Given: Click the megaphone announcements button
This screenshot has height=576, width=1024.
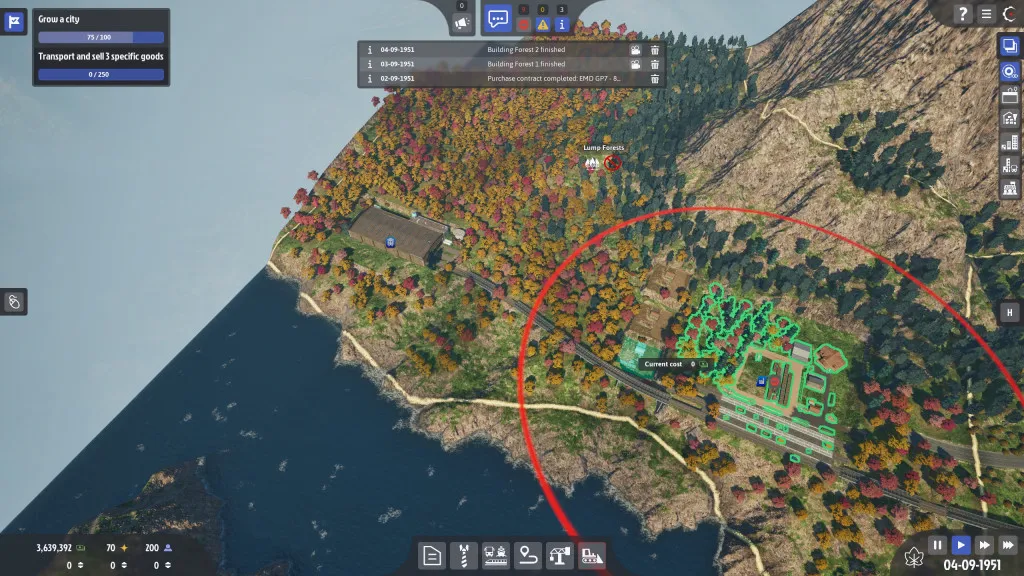Looking at the screenshot, I should [461, 22].
